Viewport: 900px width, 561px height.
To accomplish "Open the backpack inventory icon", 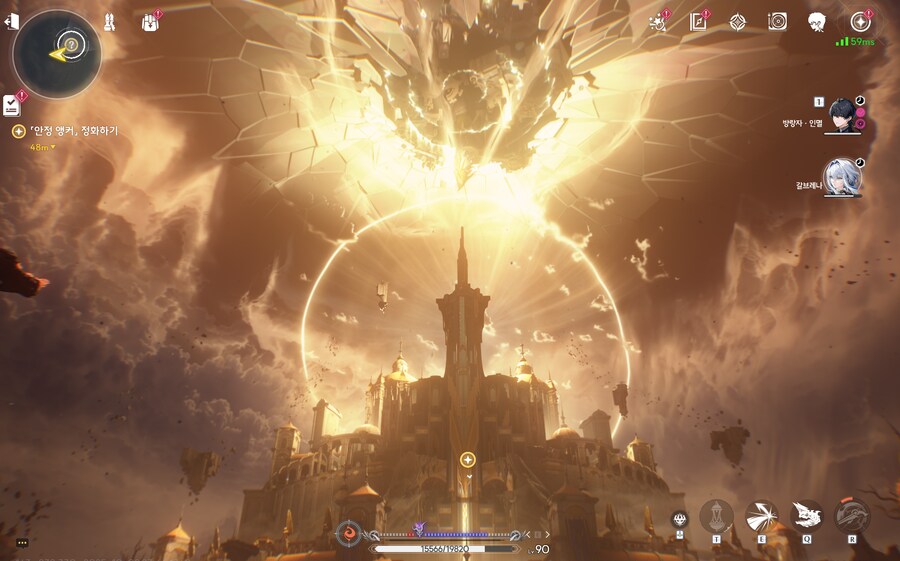I will 151,21.
